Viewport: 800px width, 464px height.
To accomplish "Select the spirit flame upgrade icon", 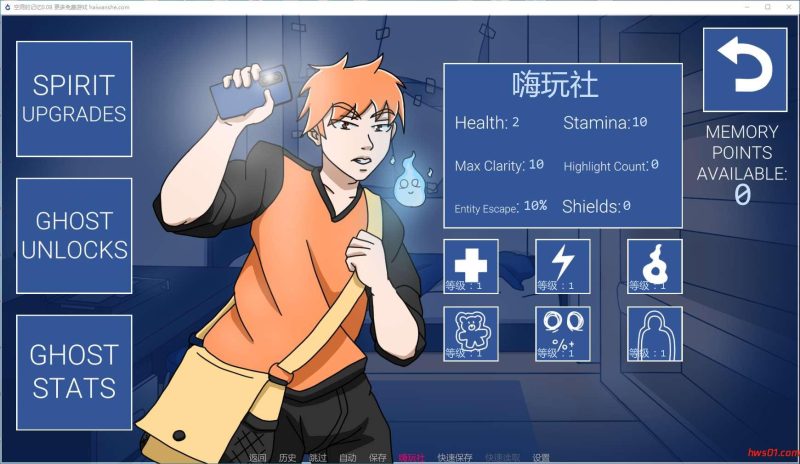I will (x=655, y=266).
